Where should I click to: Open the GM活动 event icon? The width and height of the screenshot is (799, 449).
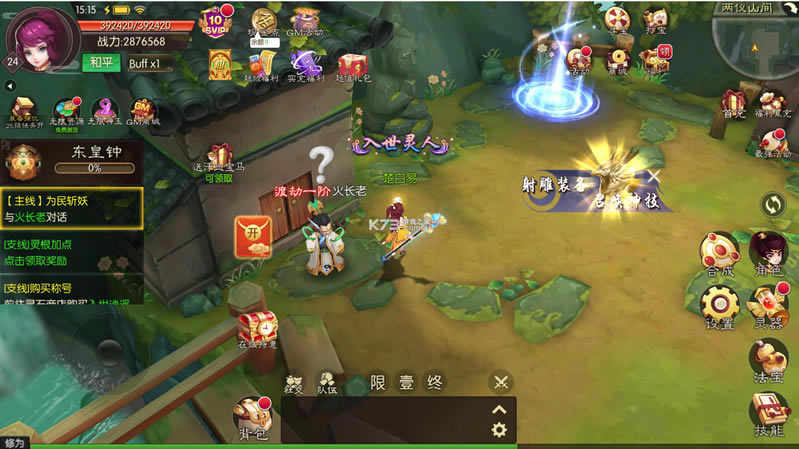click(306, 23)
